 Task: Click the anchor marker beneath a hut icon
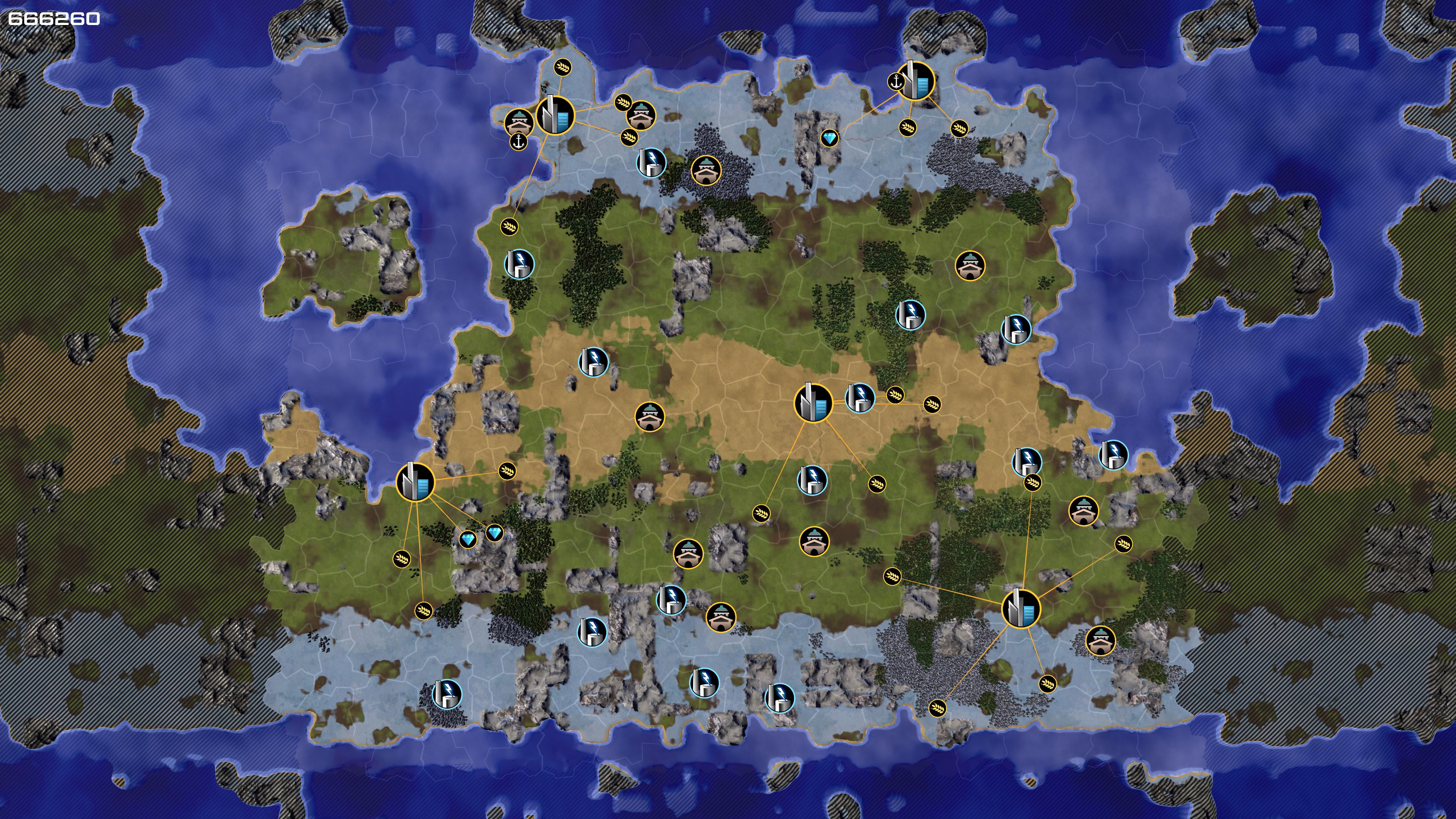(x=518, y=141)
